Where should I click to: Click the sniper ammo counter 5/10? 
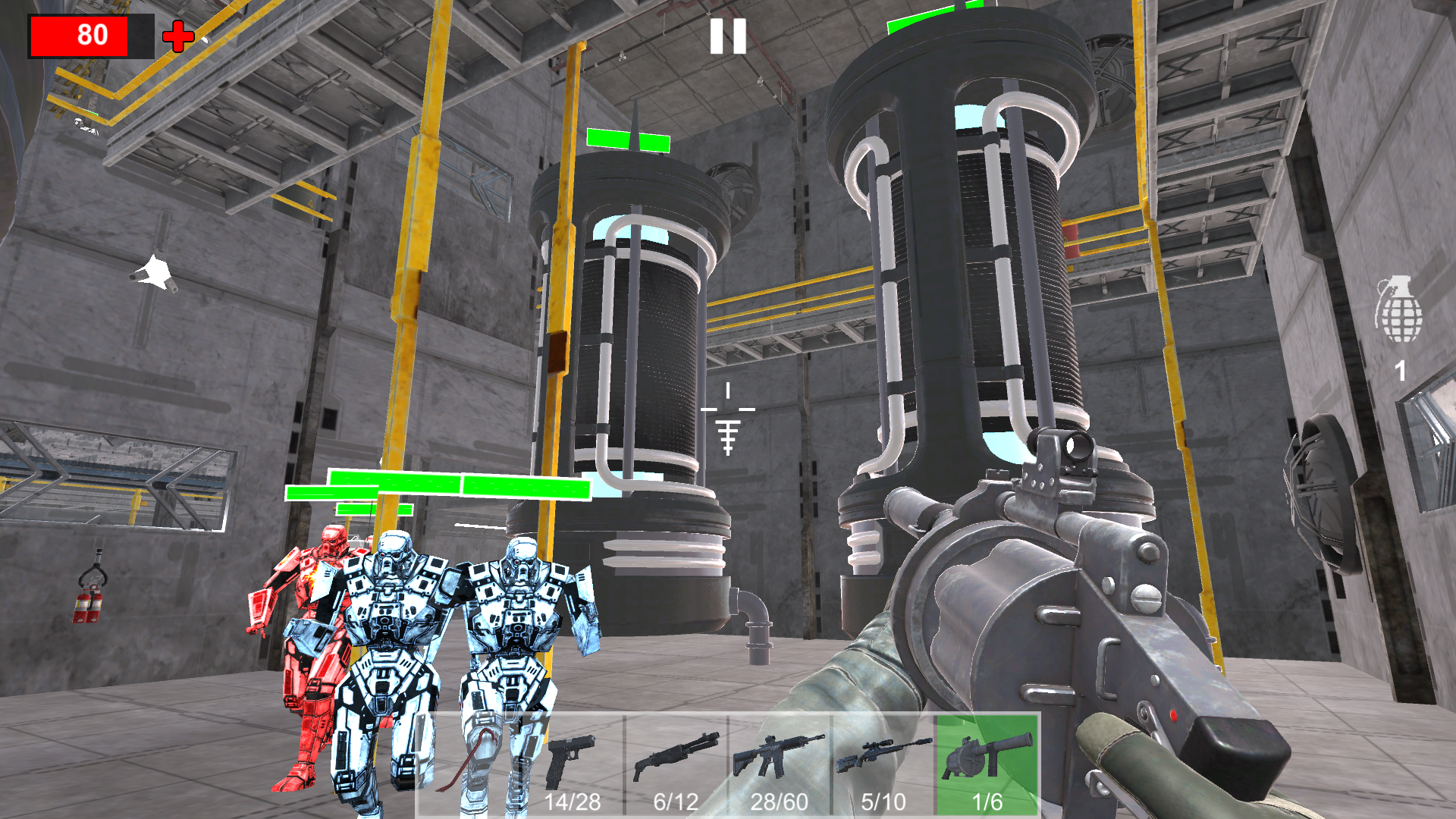882,801
